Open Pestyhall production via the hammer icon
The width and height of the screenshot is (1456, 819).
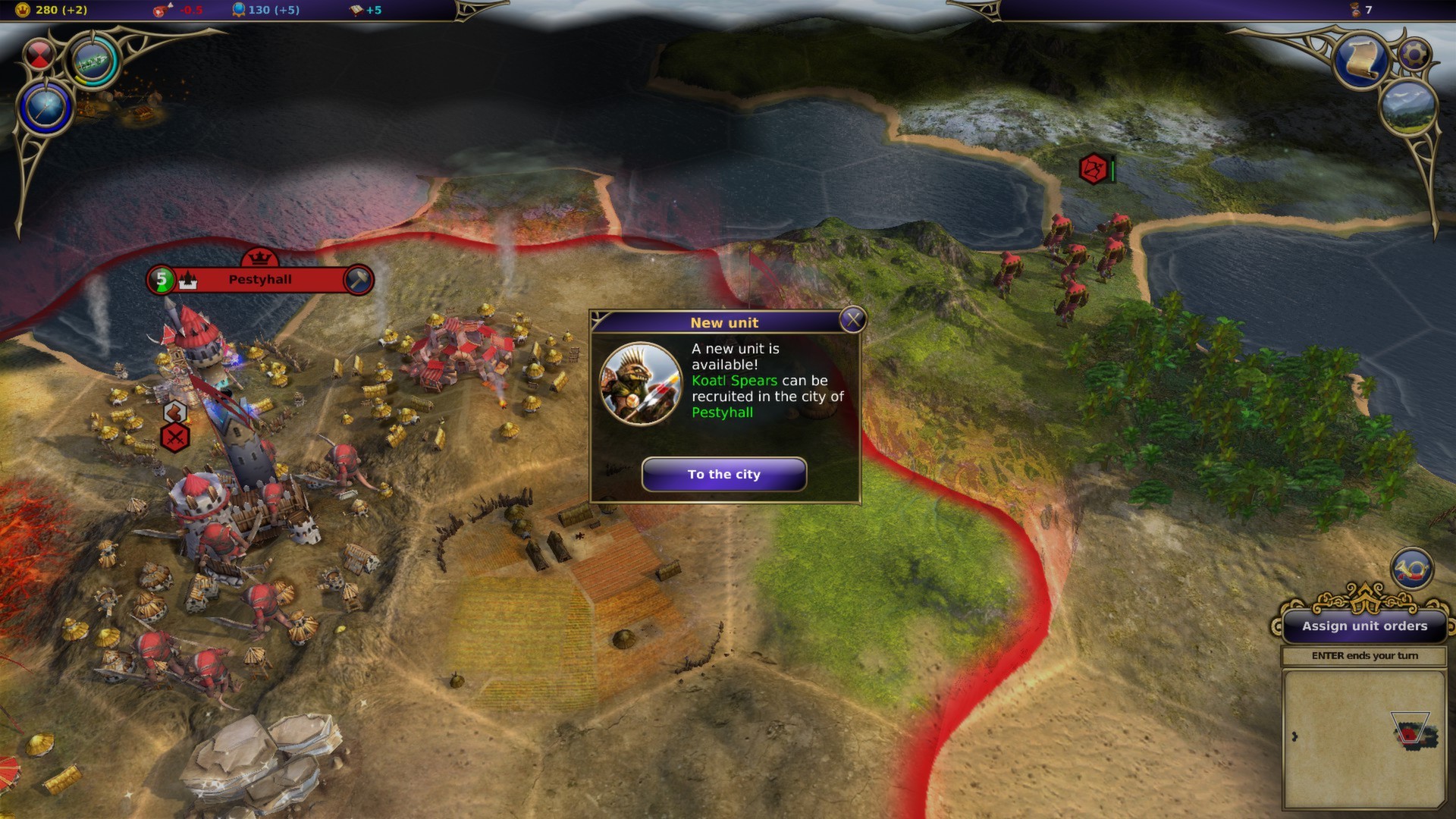point(358,280)
